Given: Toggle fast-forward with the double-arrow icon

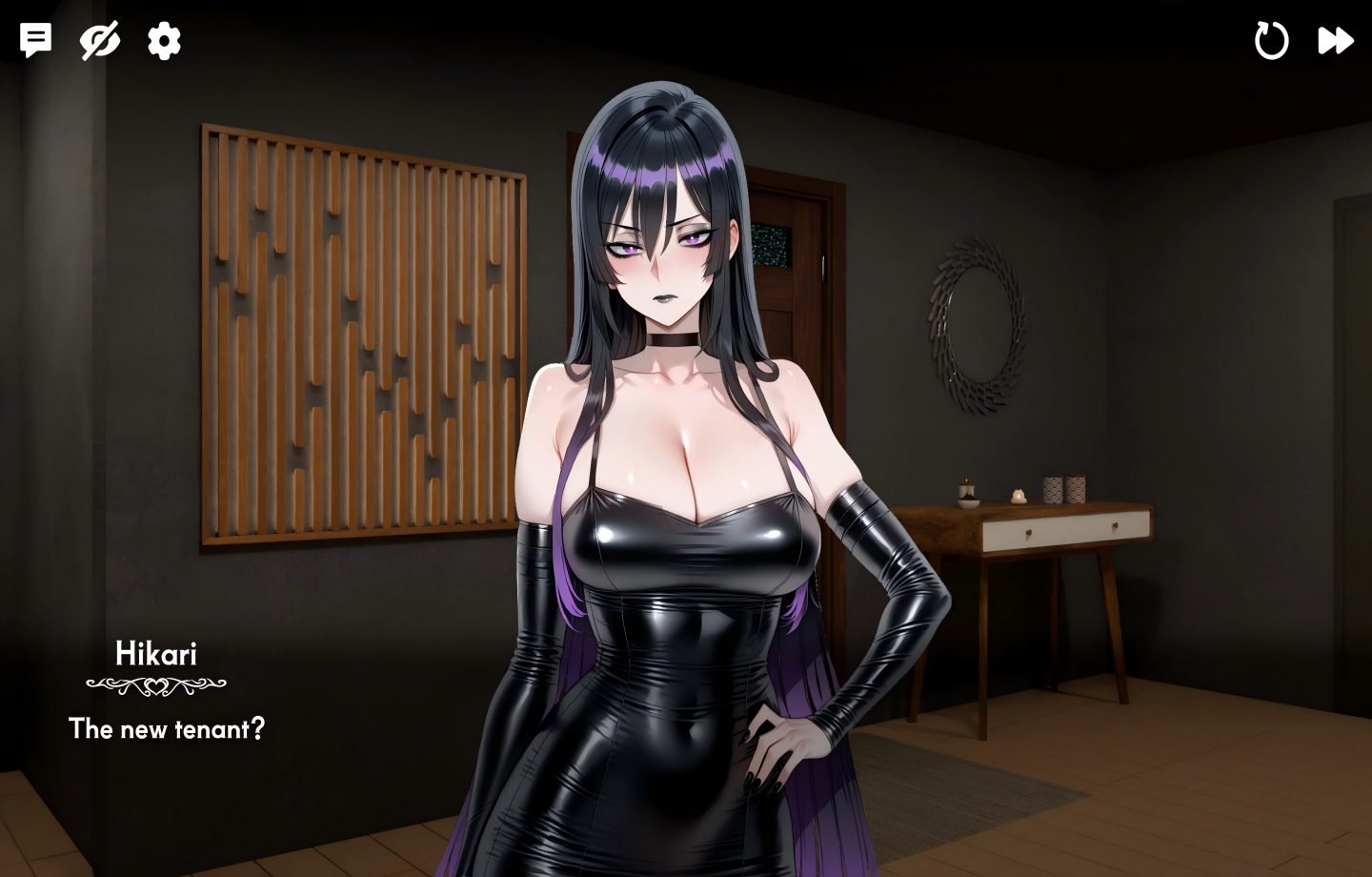Looking at the screenshot, I should (1336, 40).
